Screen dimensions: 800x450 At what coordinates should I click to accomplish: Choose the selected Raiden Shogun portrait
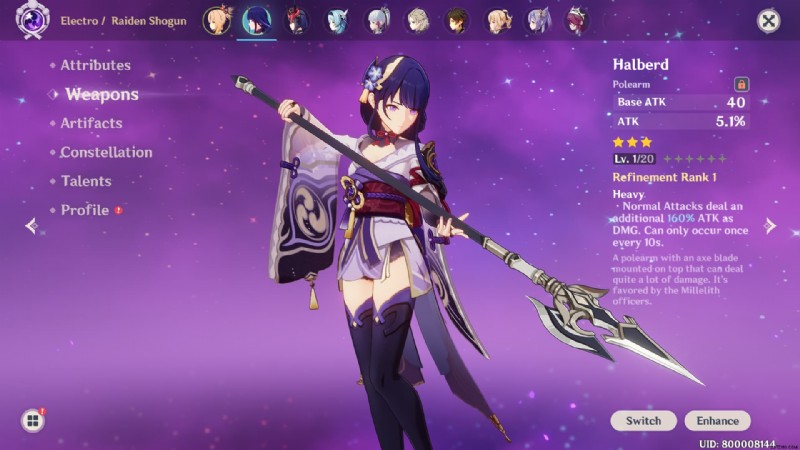257,20
